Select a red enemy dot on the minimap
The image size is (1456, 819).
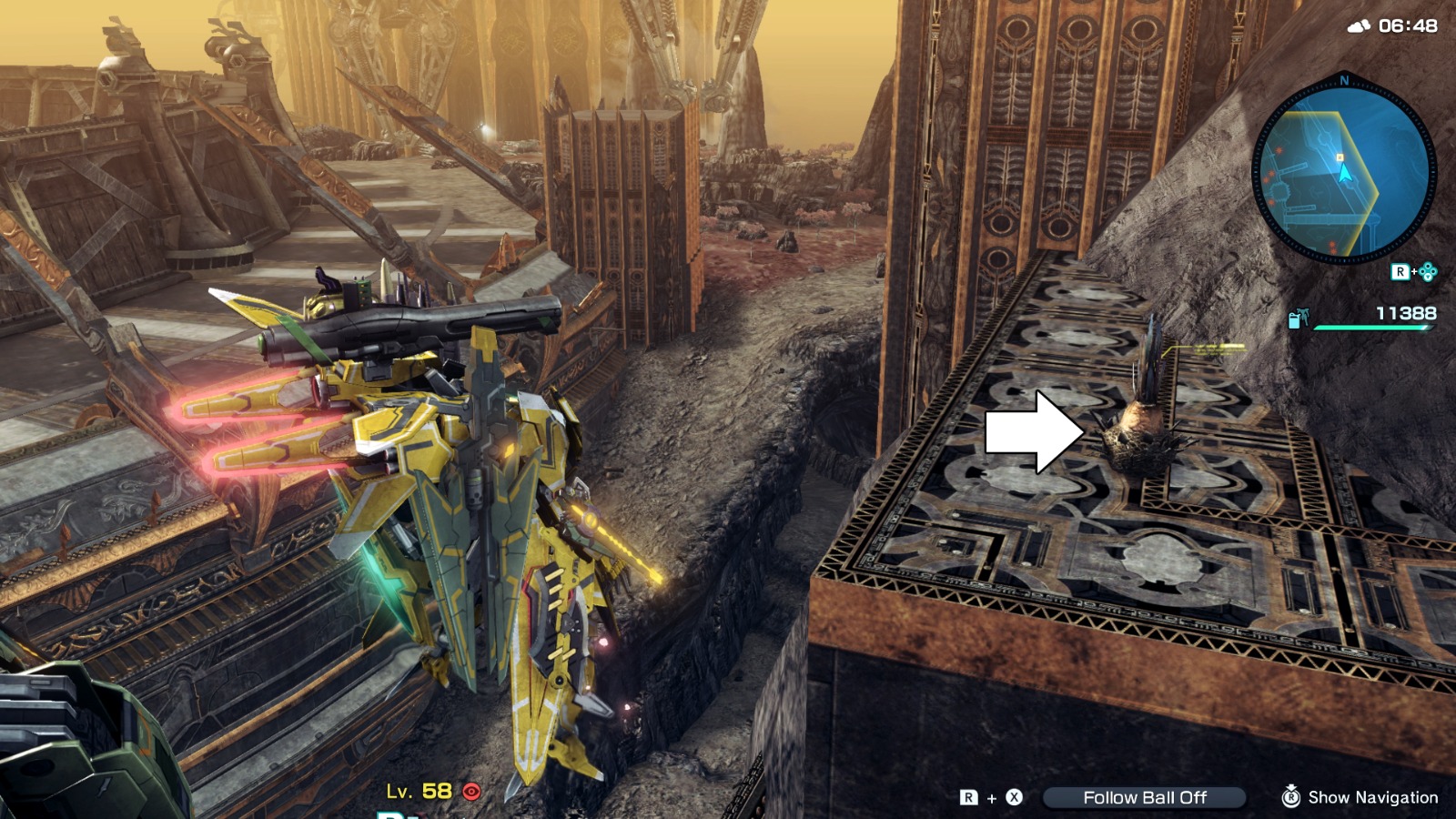pos(1279,151)
